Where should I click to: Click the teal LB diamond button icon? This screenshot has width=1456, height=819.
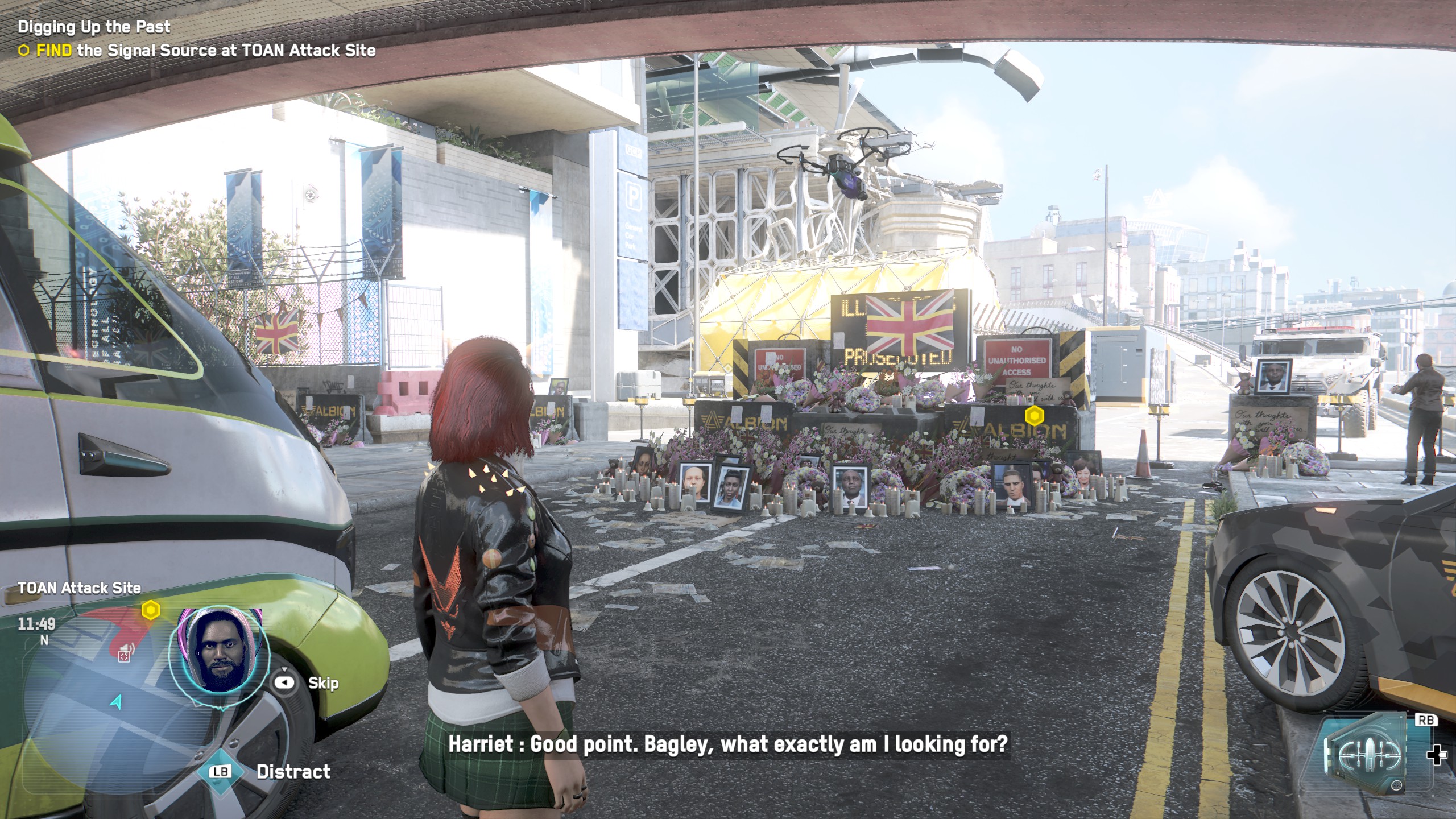pos(221,771)
